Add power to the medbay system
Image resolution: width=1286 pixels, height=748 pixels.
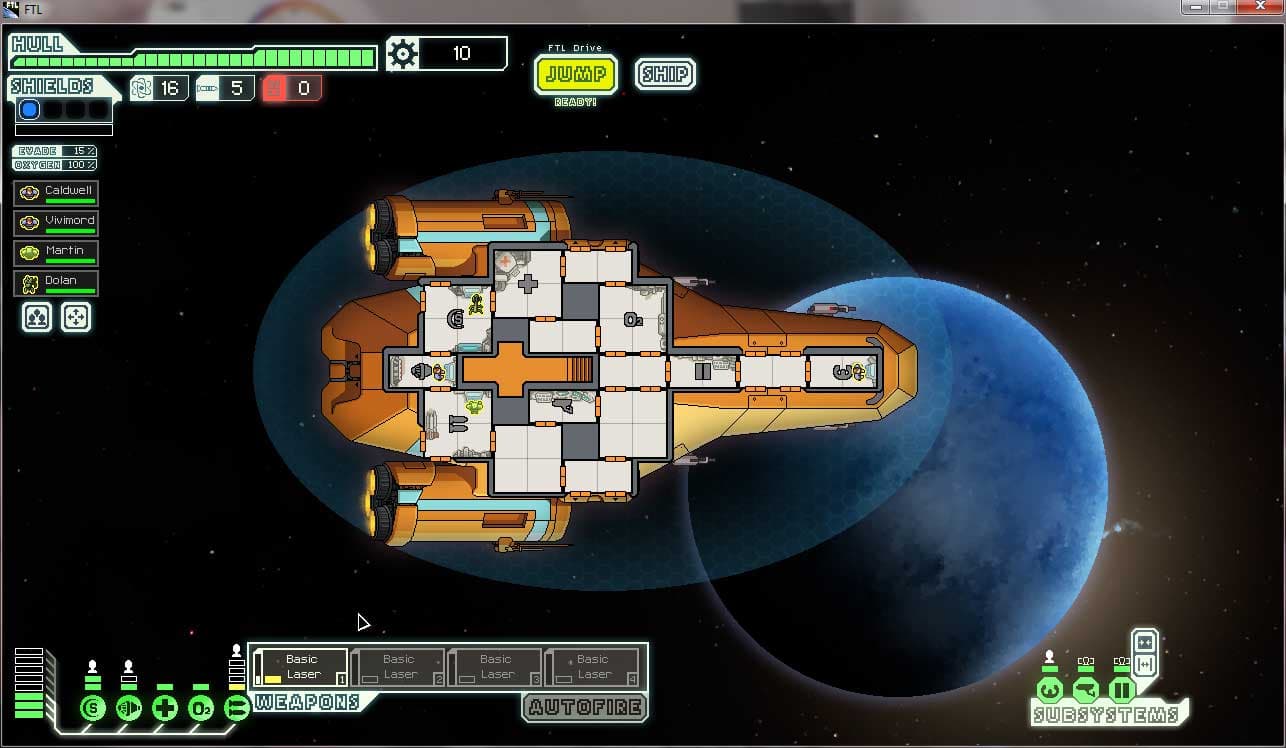point(165,709)
